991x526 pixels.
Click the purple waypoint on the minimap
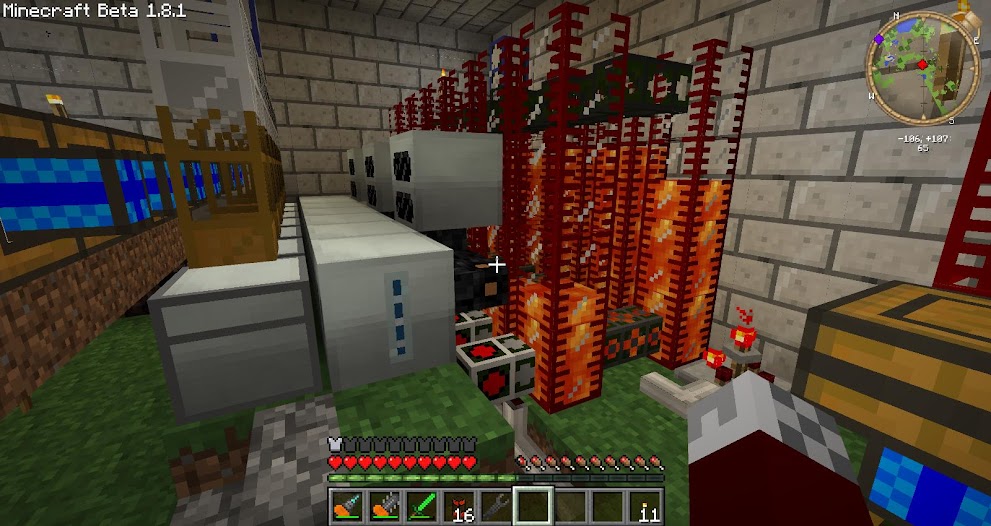click(x=878, y=39)
